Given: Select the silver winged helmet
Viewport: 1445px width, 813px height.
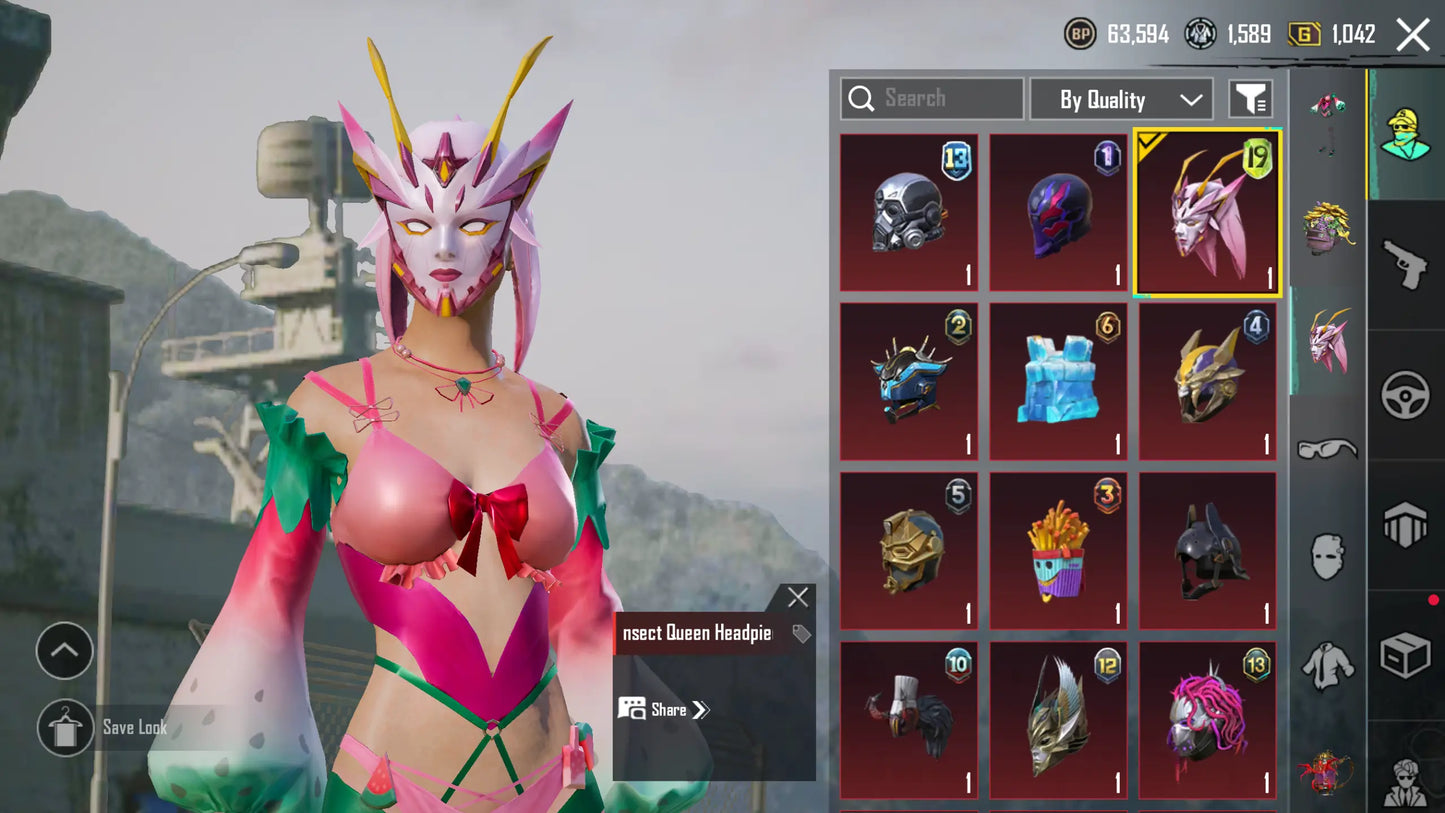Looking at the screenshot, I should click(1058, 719).
